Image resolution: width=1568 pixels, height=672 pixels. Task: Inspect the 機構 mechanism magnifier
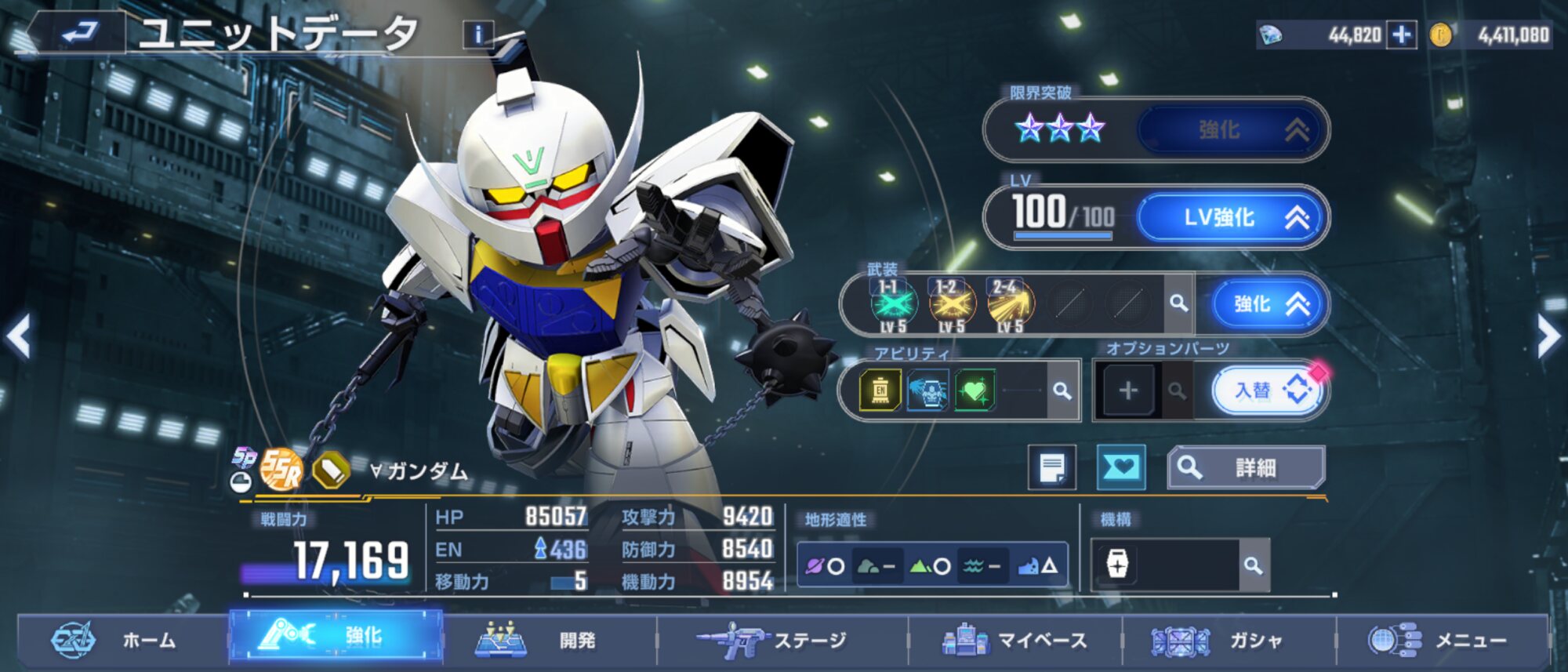[x=1253, y=565]
